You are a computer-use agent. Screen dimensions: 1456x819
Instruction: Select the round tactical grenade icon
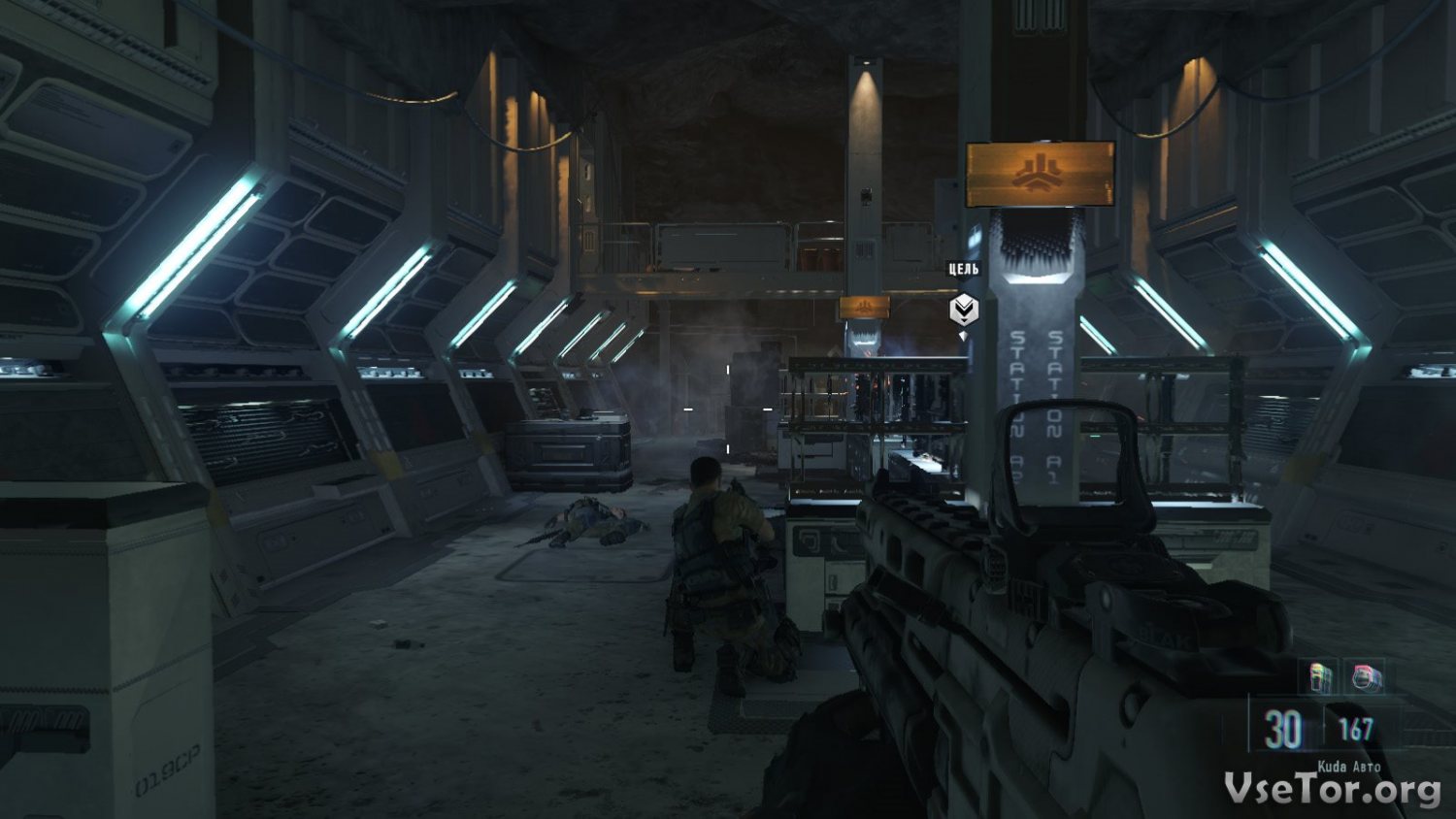coord(1365,676)
